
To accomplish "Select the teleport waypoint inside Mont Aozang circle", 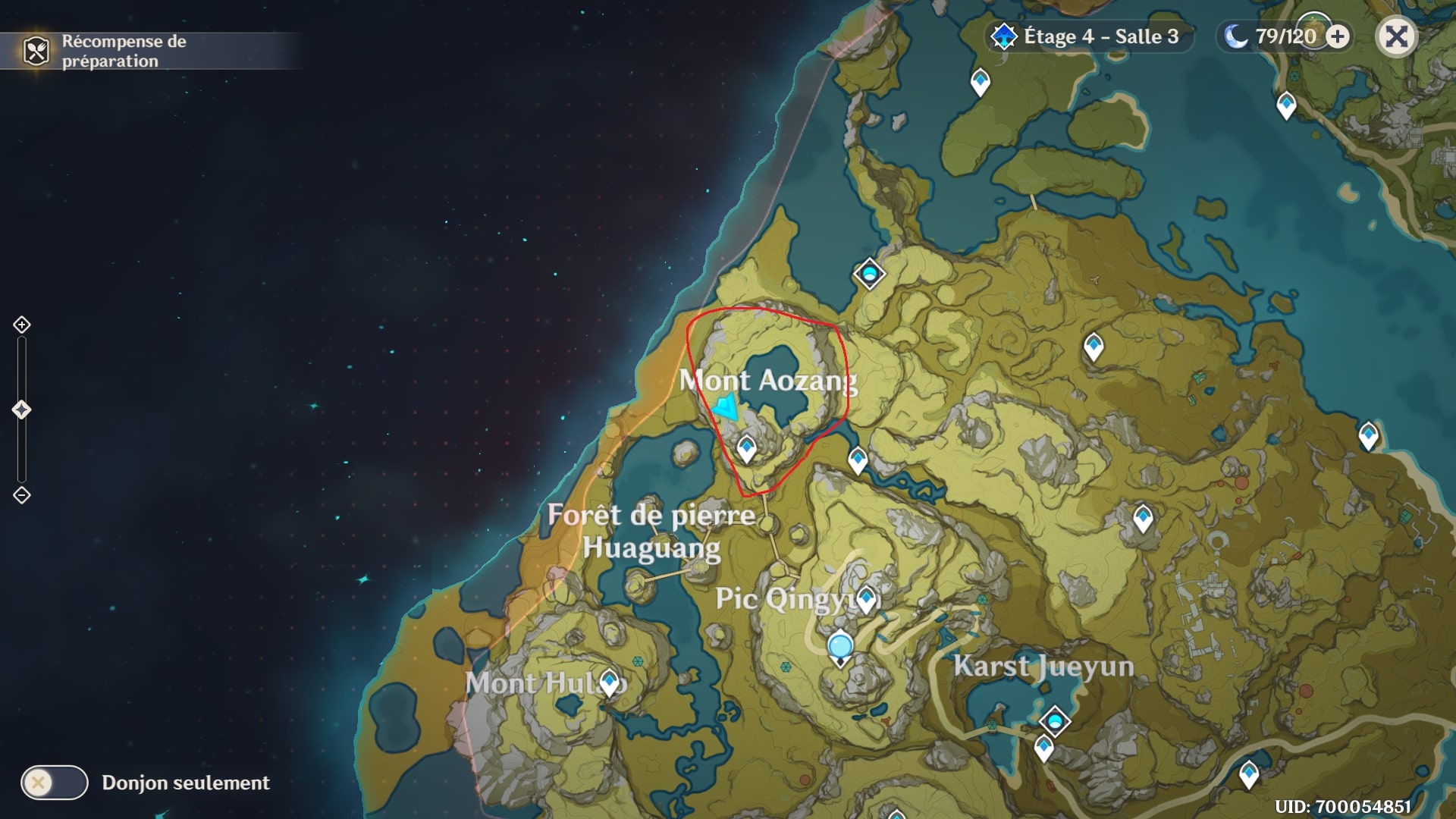I will [x=746, y=448].
